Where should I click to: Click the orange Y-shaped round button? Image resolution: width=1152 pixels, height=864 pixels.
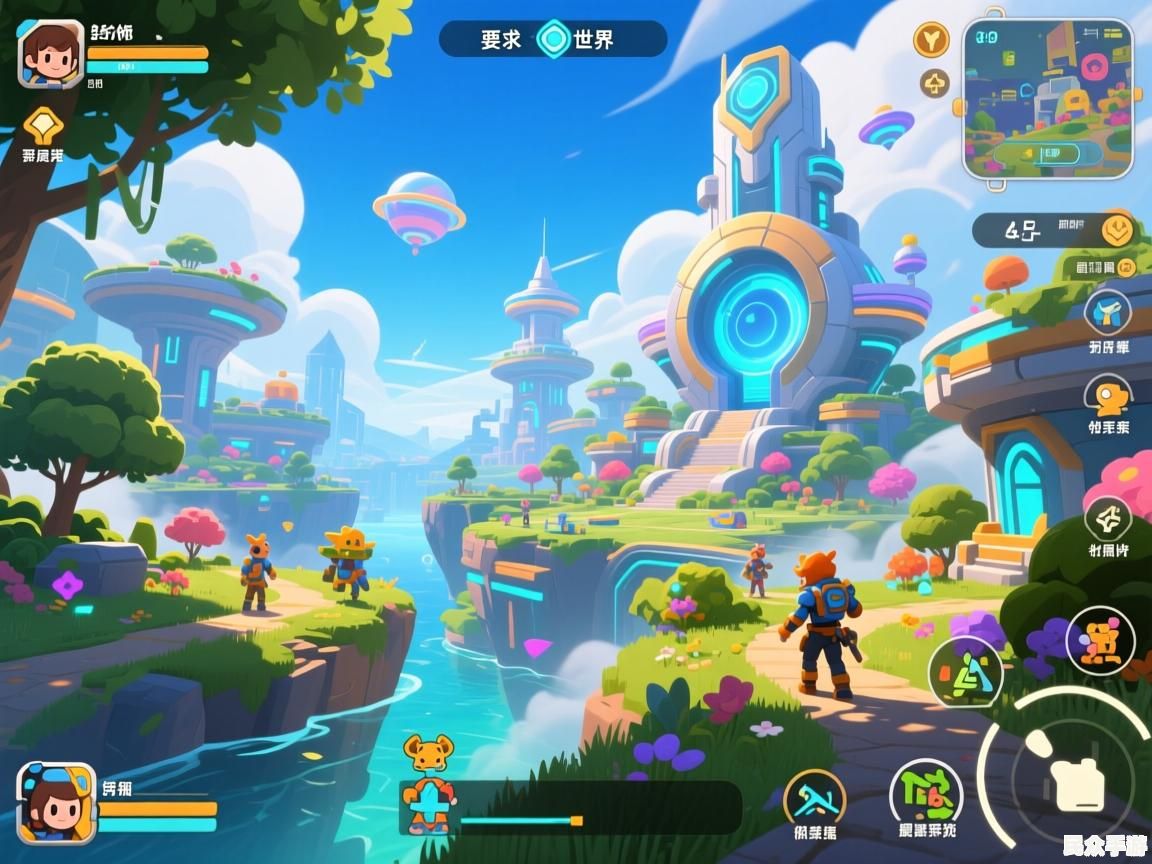[932, 39]
